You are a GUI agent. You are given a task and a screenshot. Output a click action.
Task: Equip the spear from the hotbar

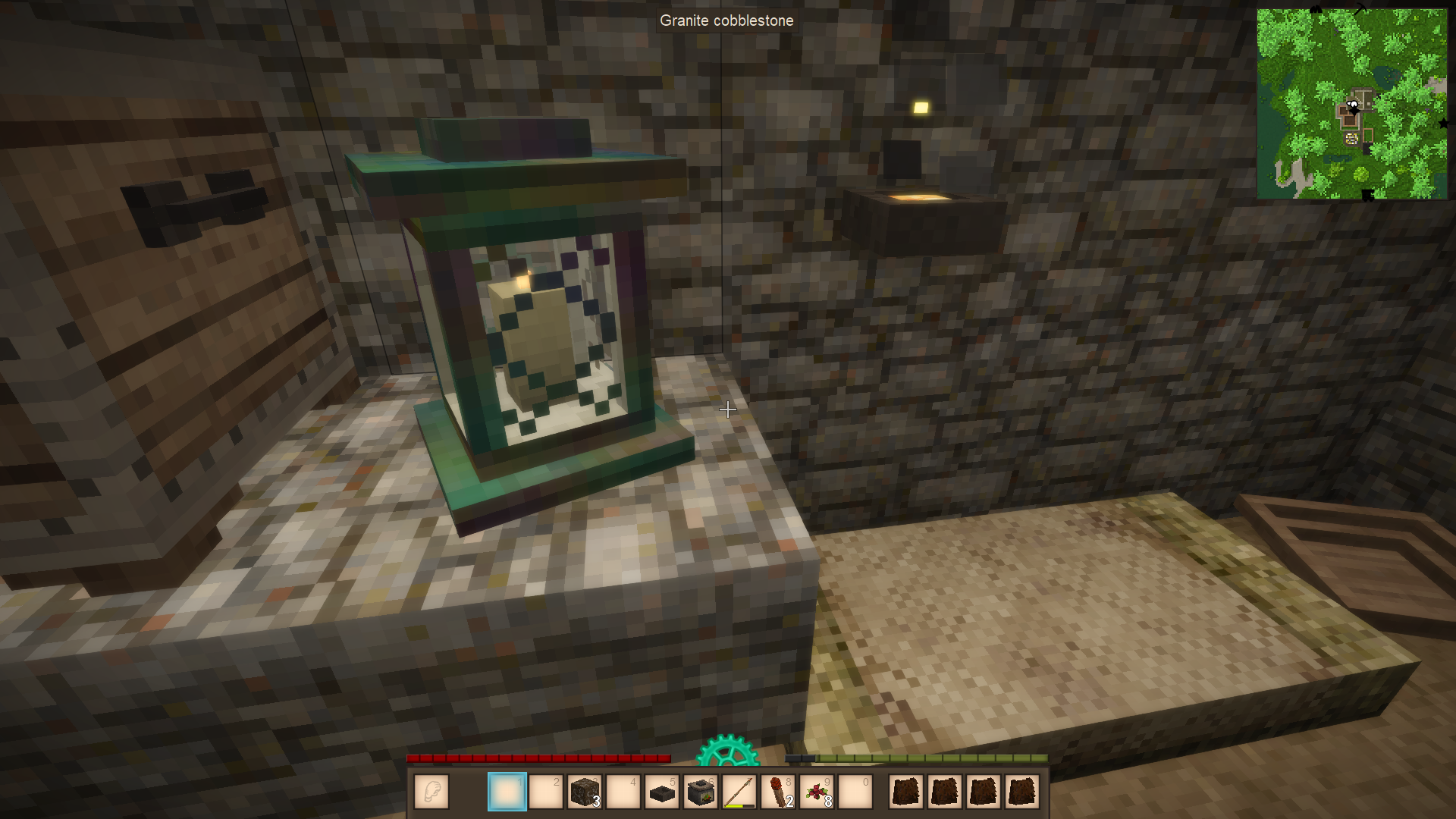739,792
